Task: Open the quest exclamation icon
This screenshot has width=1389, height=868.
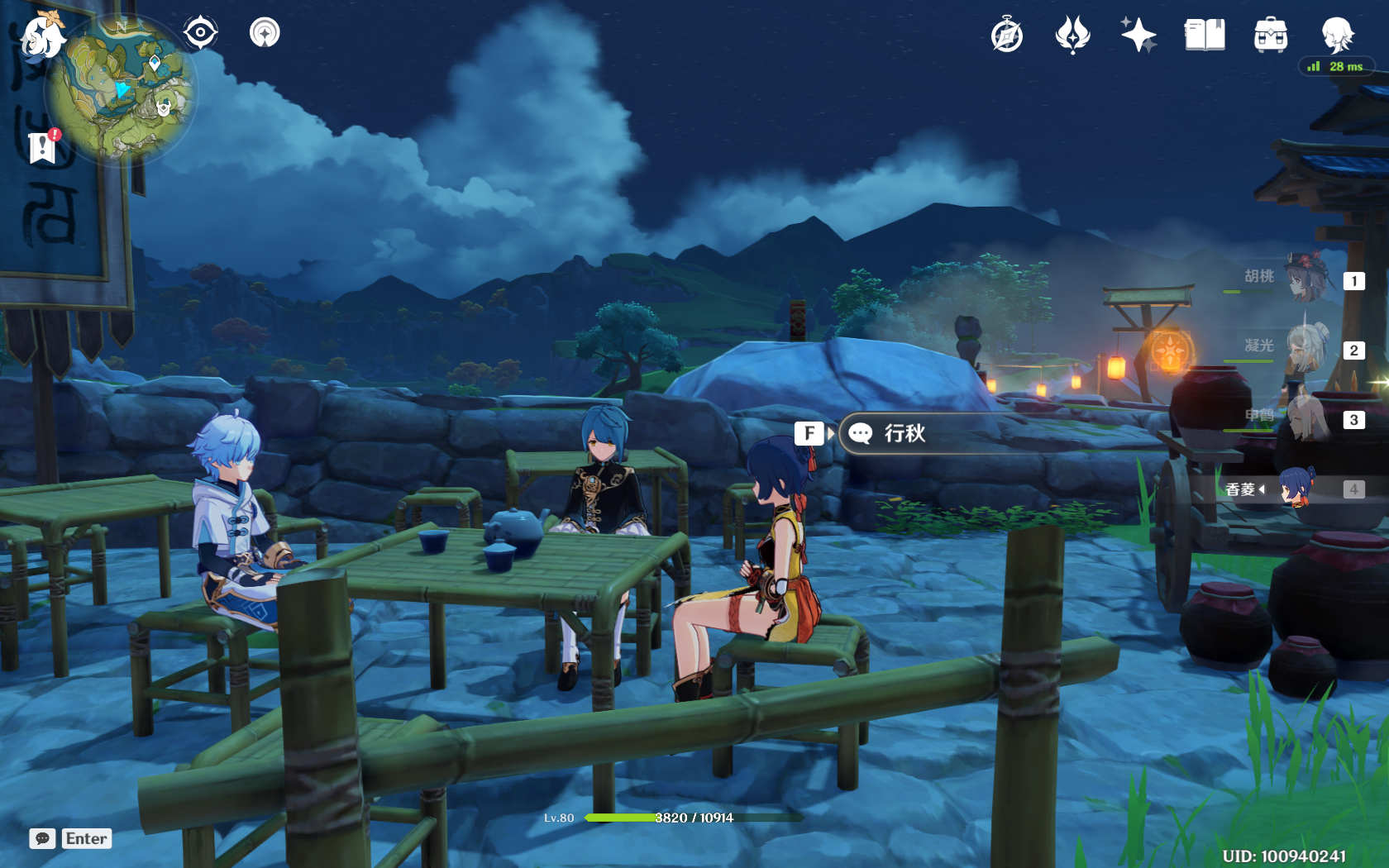Action: 42,147
